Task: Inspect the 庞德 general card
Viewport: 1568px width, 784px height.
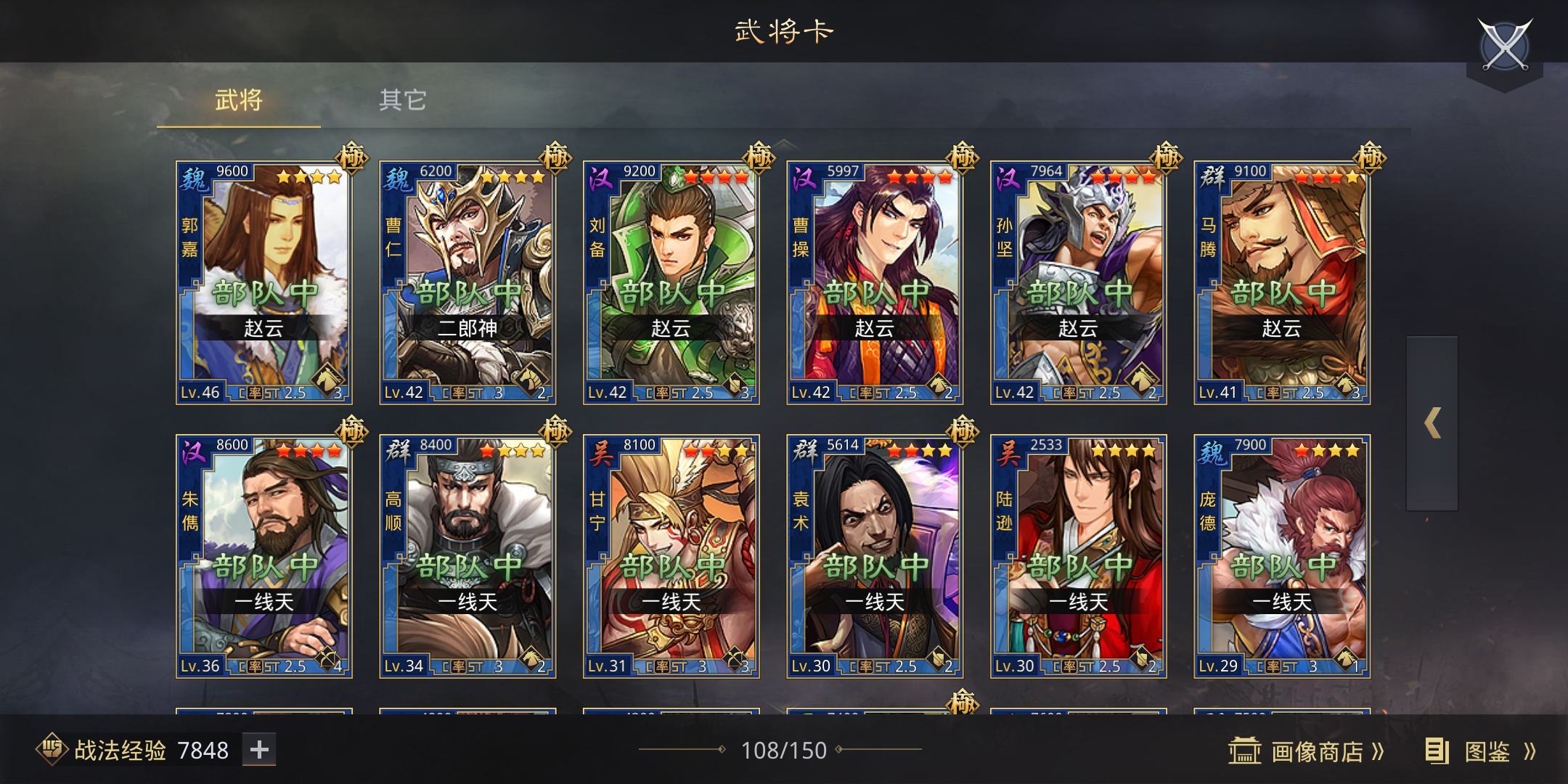Action: pyautogui.click(x=1282, y=555)
